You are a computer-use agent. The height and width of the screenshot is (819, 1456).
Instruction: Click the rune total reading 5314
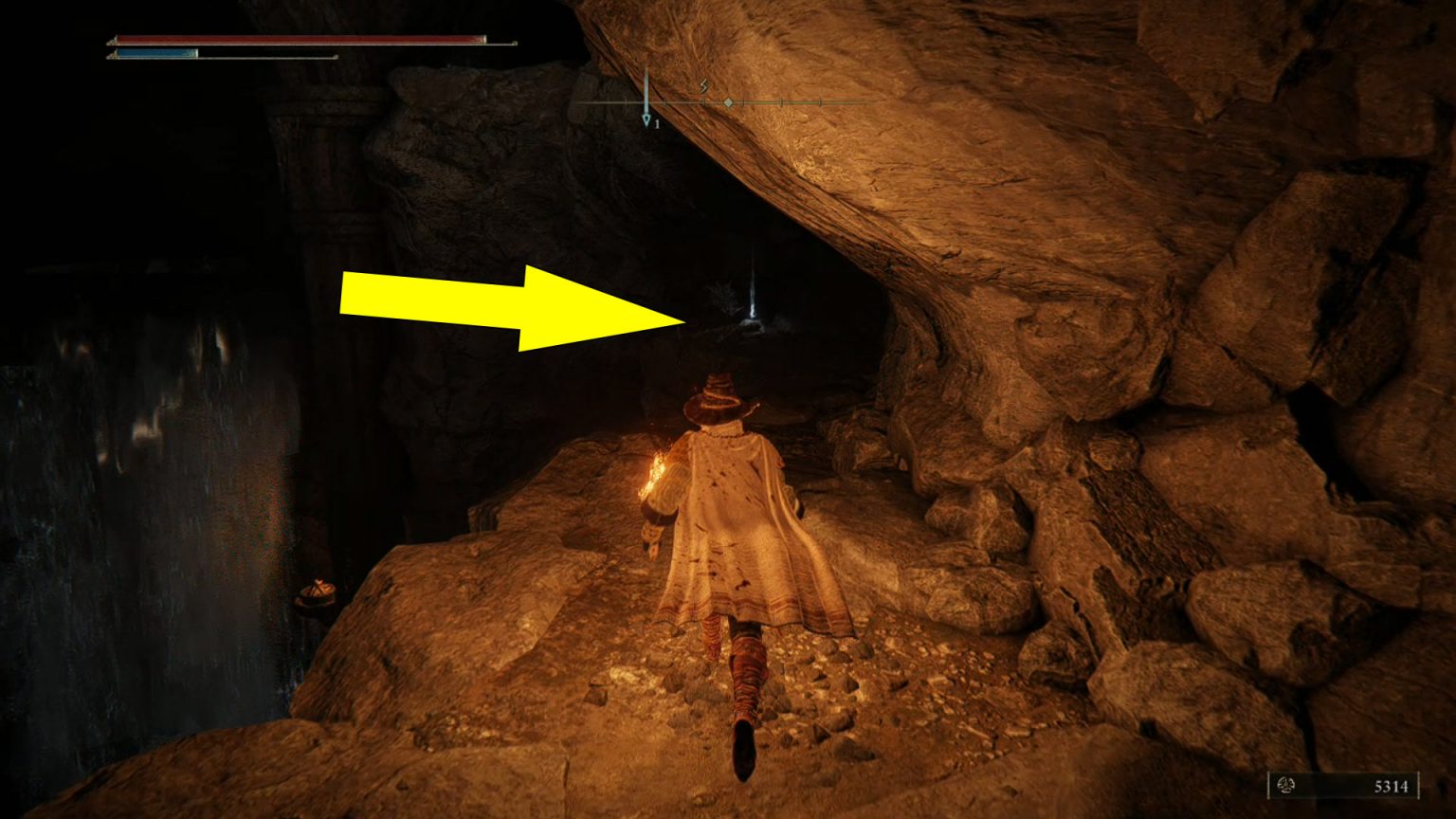1392,786
